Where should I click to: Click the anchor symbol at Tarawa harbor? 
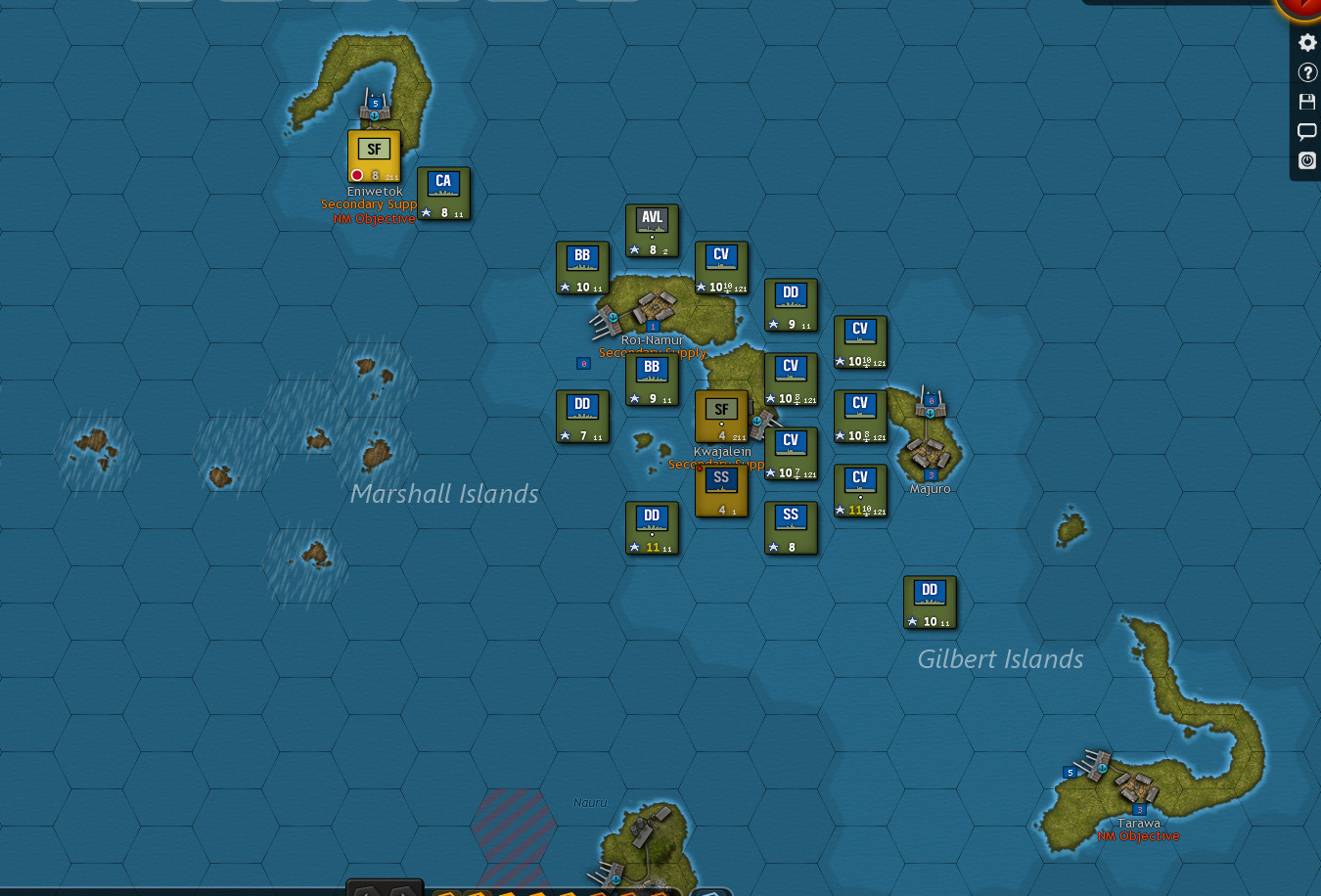[1102, 769]
